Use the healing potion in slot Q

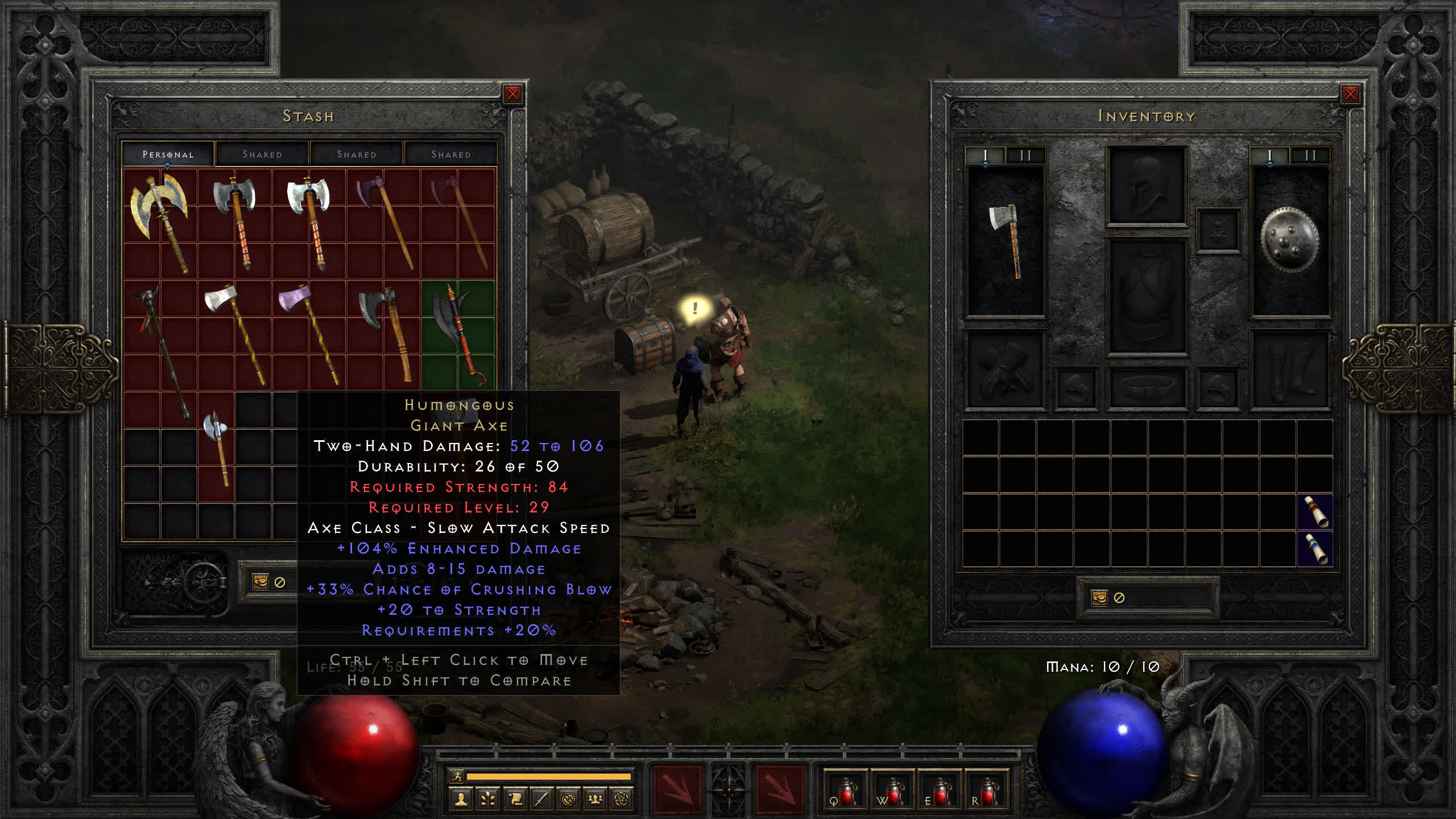click(x=846, y=792)
